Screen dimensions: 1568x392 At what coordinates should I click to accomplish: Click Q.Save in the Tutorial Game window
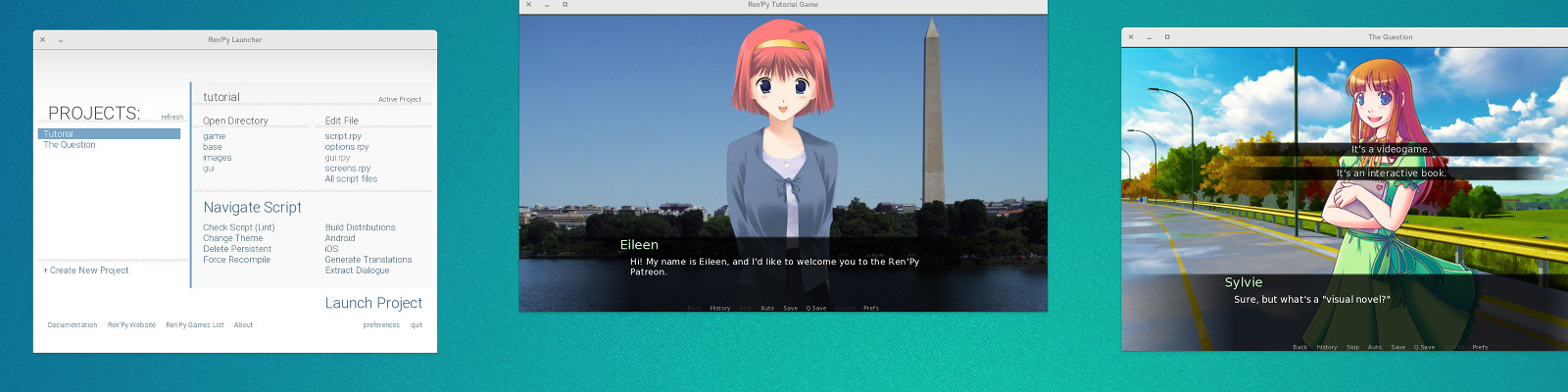pos(816,308)
